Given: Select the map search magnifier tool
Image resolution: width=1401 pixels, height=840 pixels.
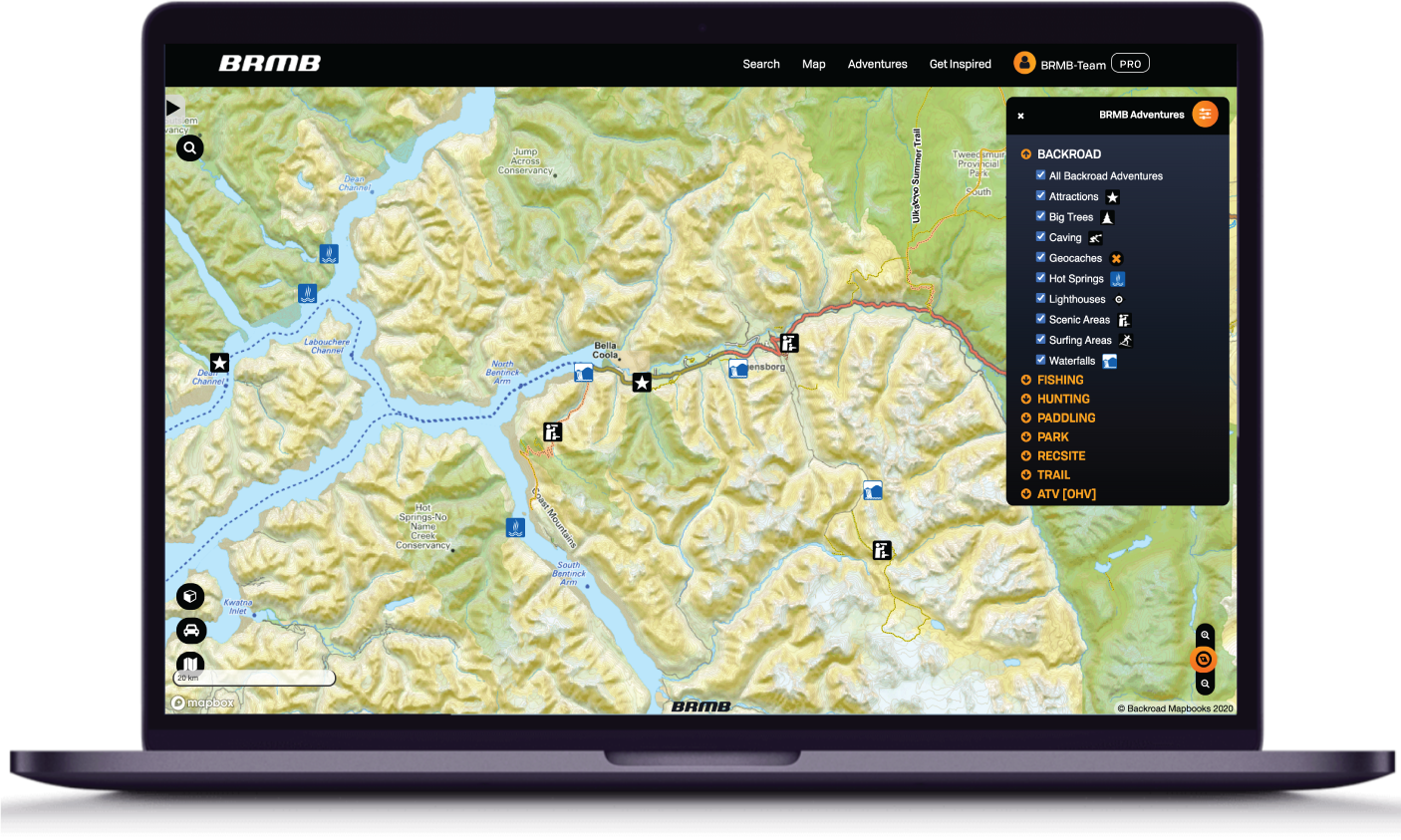Looking at the screenshot, I should pyautogui.click(x=189, y=147).
